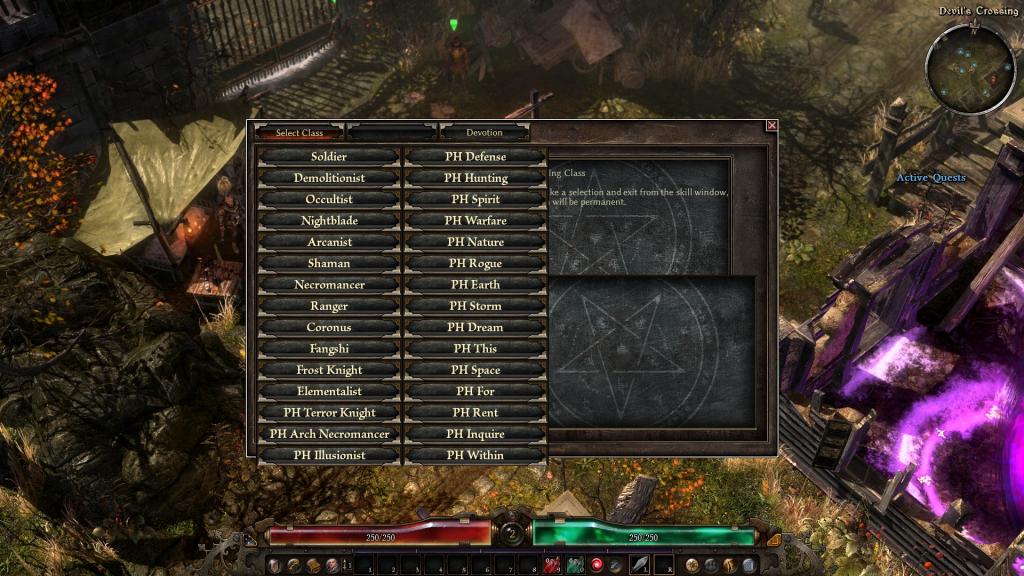The height and width of the screenshot is (576, 1024).
Task: Switch to the Devotion tab
Action: click(485, 132)
